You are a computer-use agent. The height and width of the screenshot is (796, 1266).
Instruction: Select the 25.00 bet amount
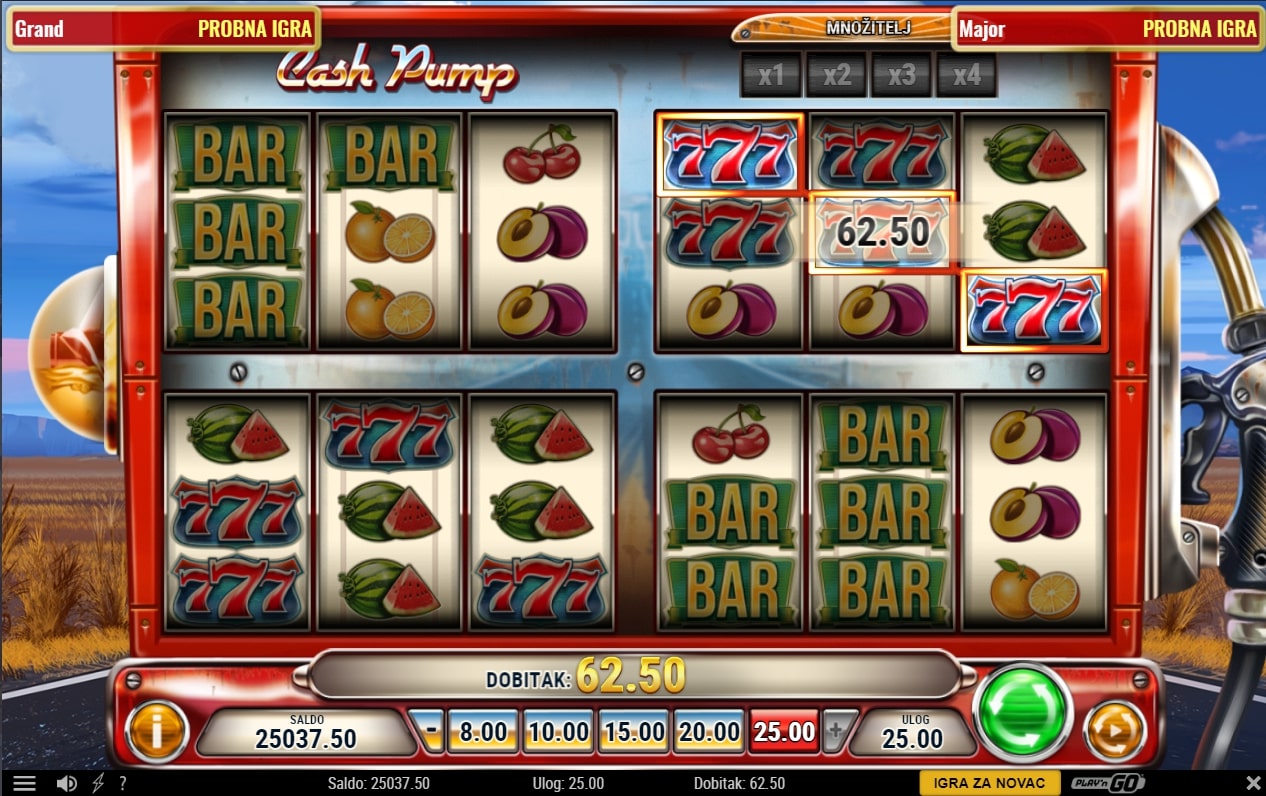pyautogui.click(x=784, y=732)
